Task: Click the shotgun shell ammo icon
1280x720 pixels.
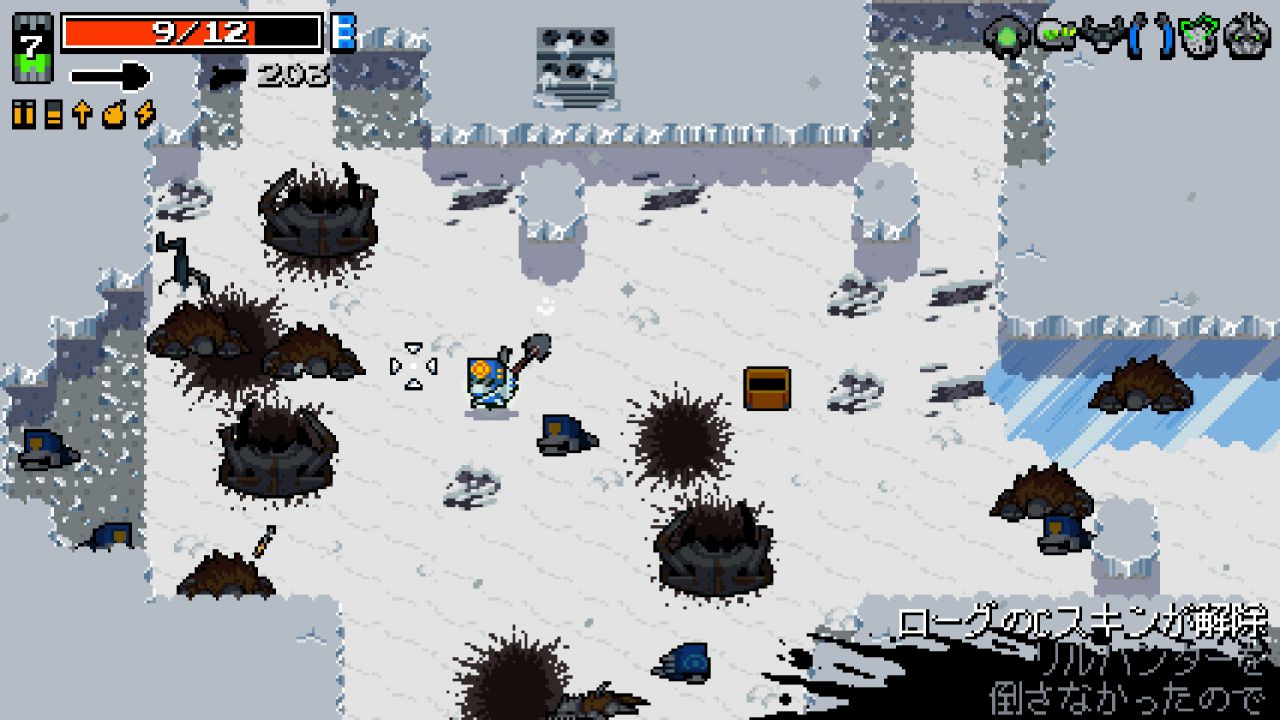Action: click(53, 115)
